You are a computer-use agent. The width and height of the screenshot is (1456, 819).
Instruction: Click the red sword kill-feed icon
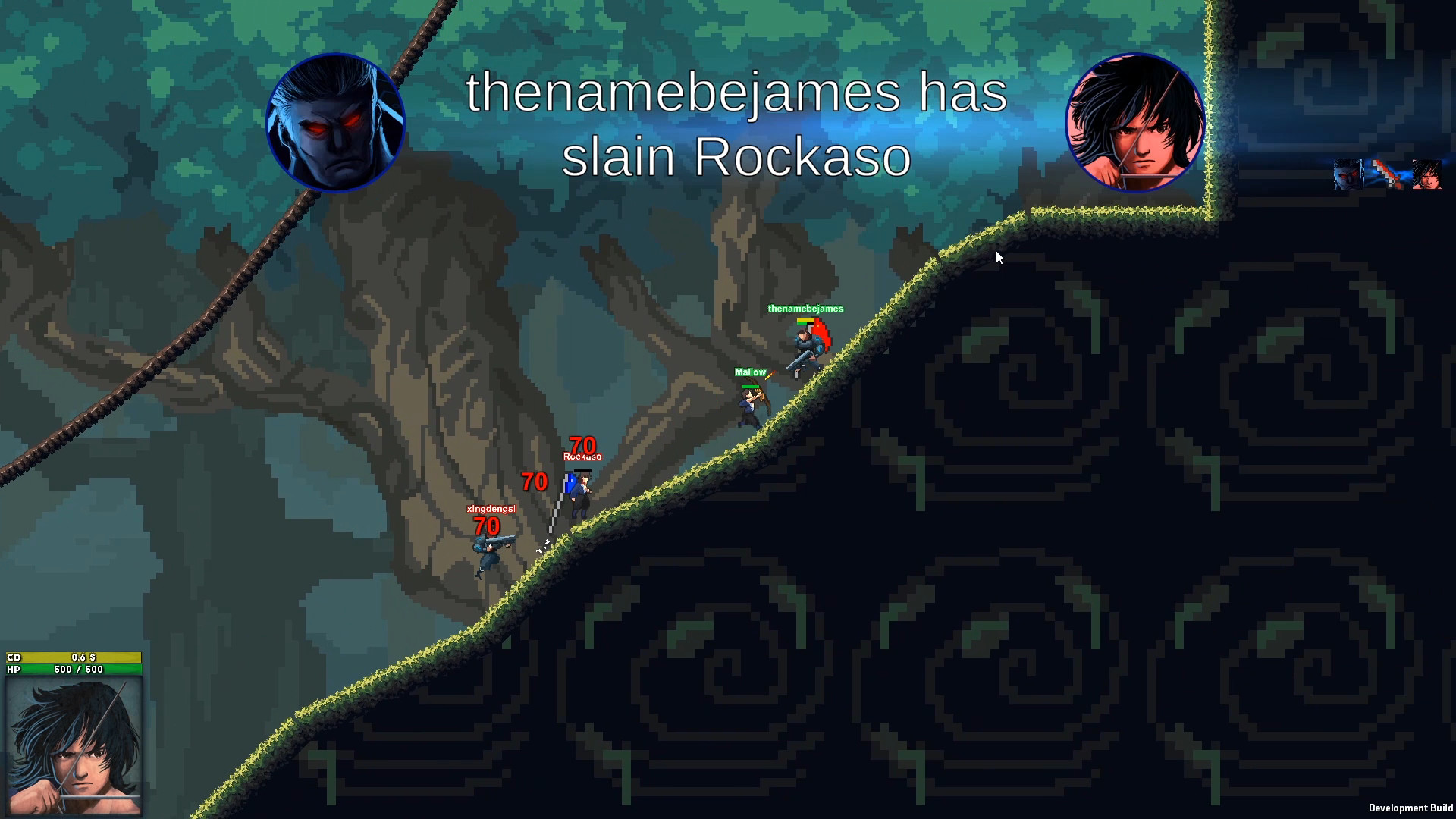[1386, 174]
